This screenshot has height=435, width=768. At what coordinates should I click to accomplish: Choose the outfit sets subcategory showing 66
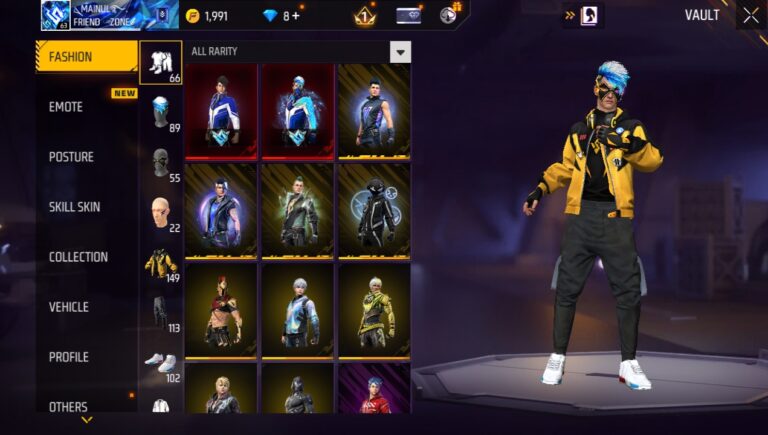[160, 63]
